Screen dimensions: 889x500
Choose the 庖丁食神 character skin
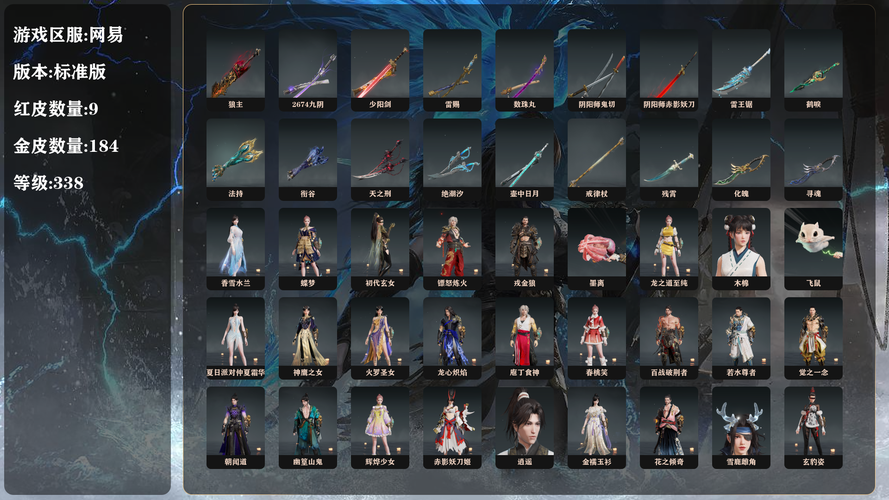(x=524, y=336)
